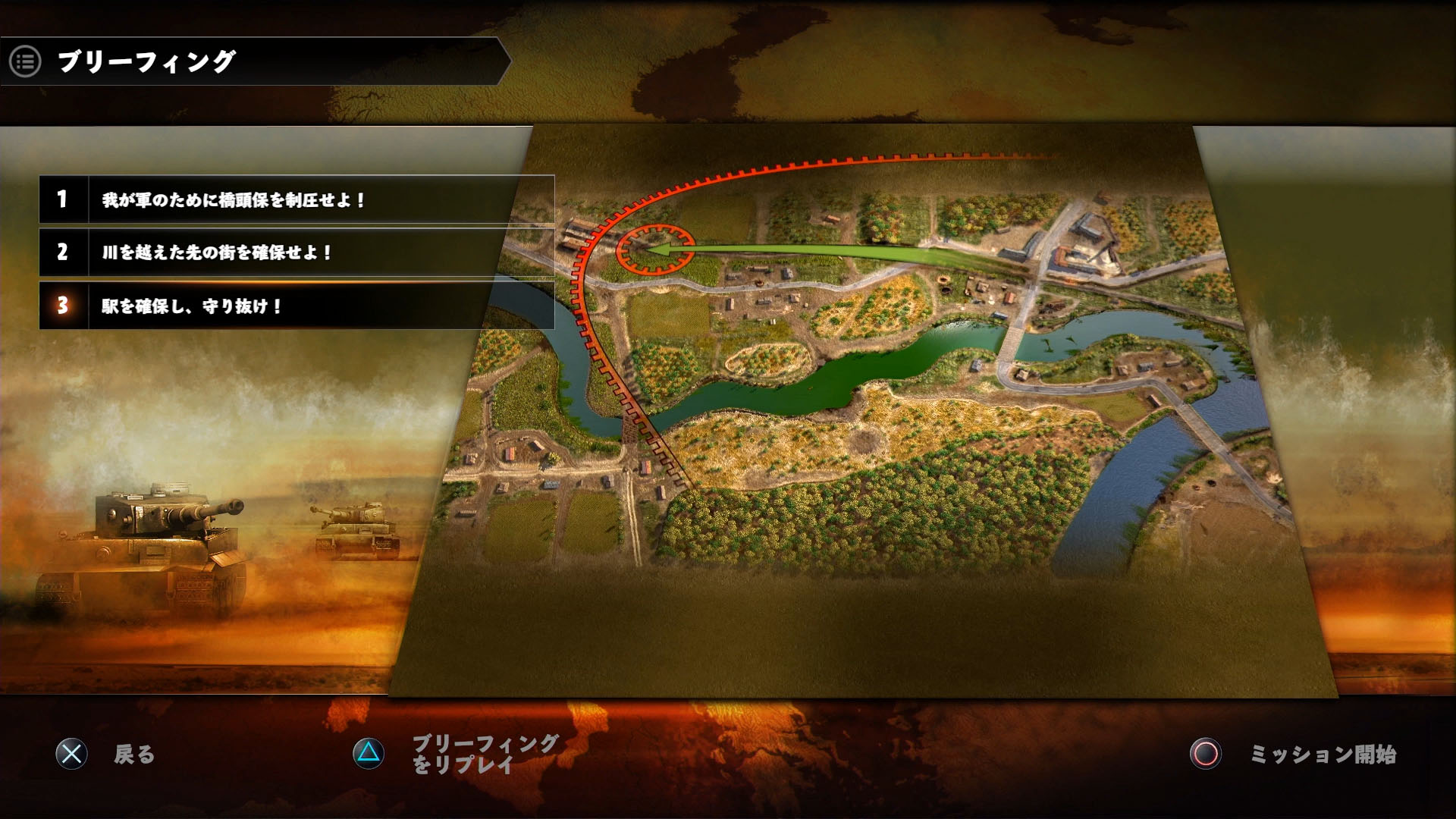Click the list icon beside ブリーフィング title
The height and width of the screenshot is (819, 1456).
point(25,61)
